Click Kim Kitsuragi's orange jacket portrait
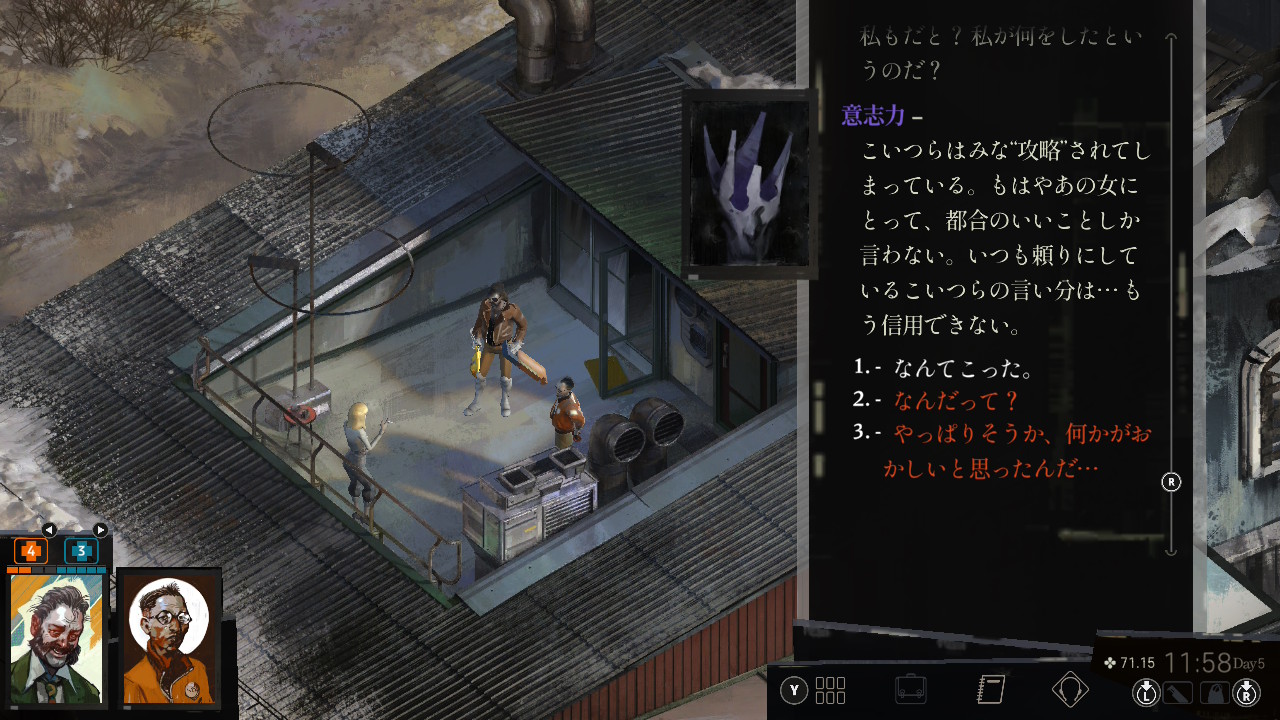Image resolution: width=1280 pixels, height=720 pixels. (169, 640)
